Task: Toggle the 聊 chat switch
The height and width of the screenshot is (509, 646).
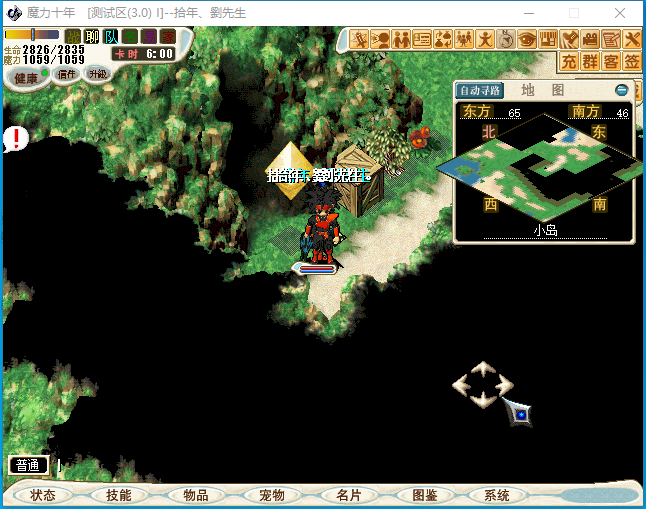Action: coord(92,37)
